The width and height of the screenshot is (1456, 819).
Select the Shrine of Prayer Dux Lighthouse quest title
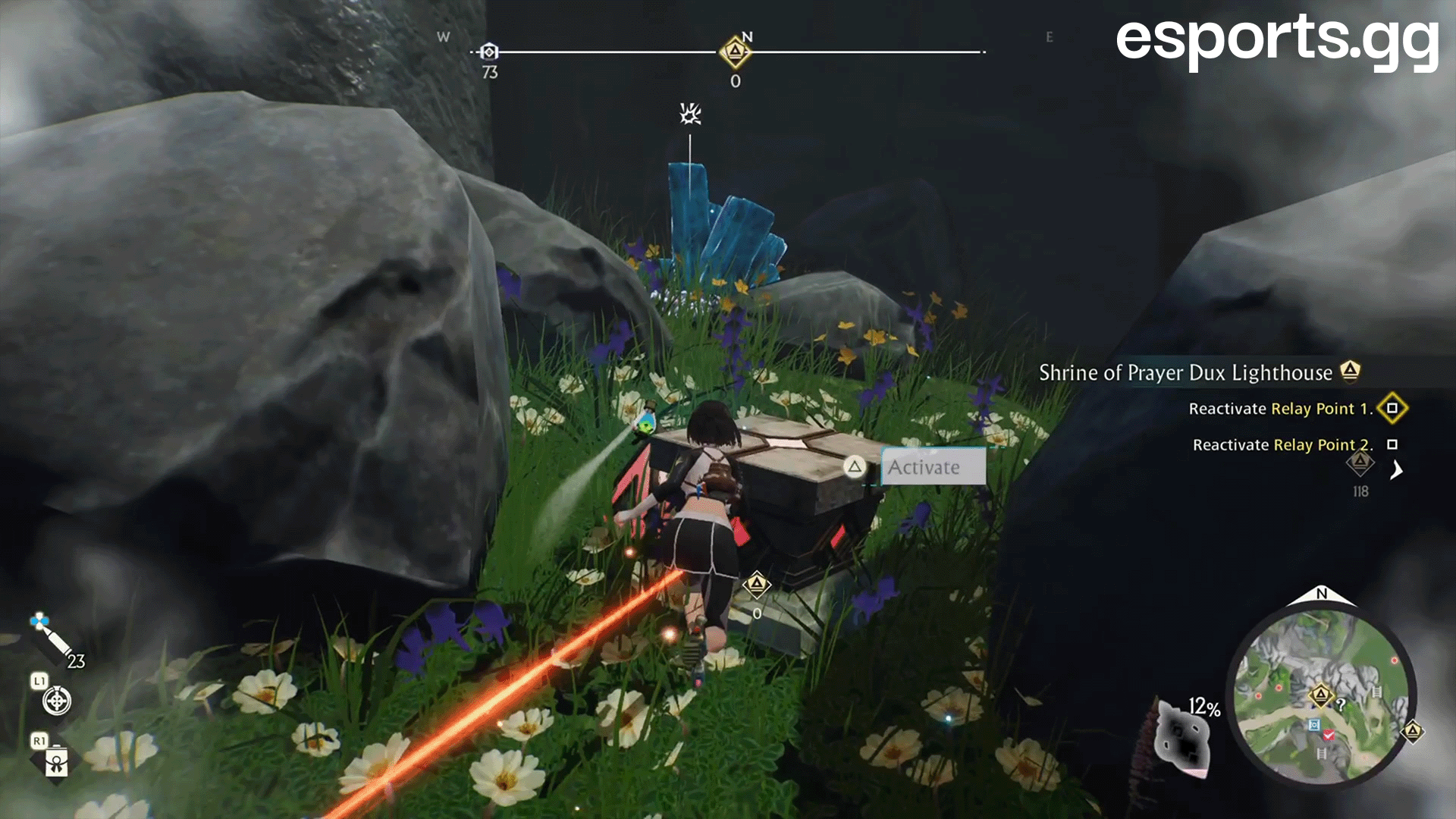(1185, 372)
